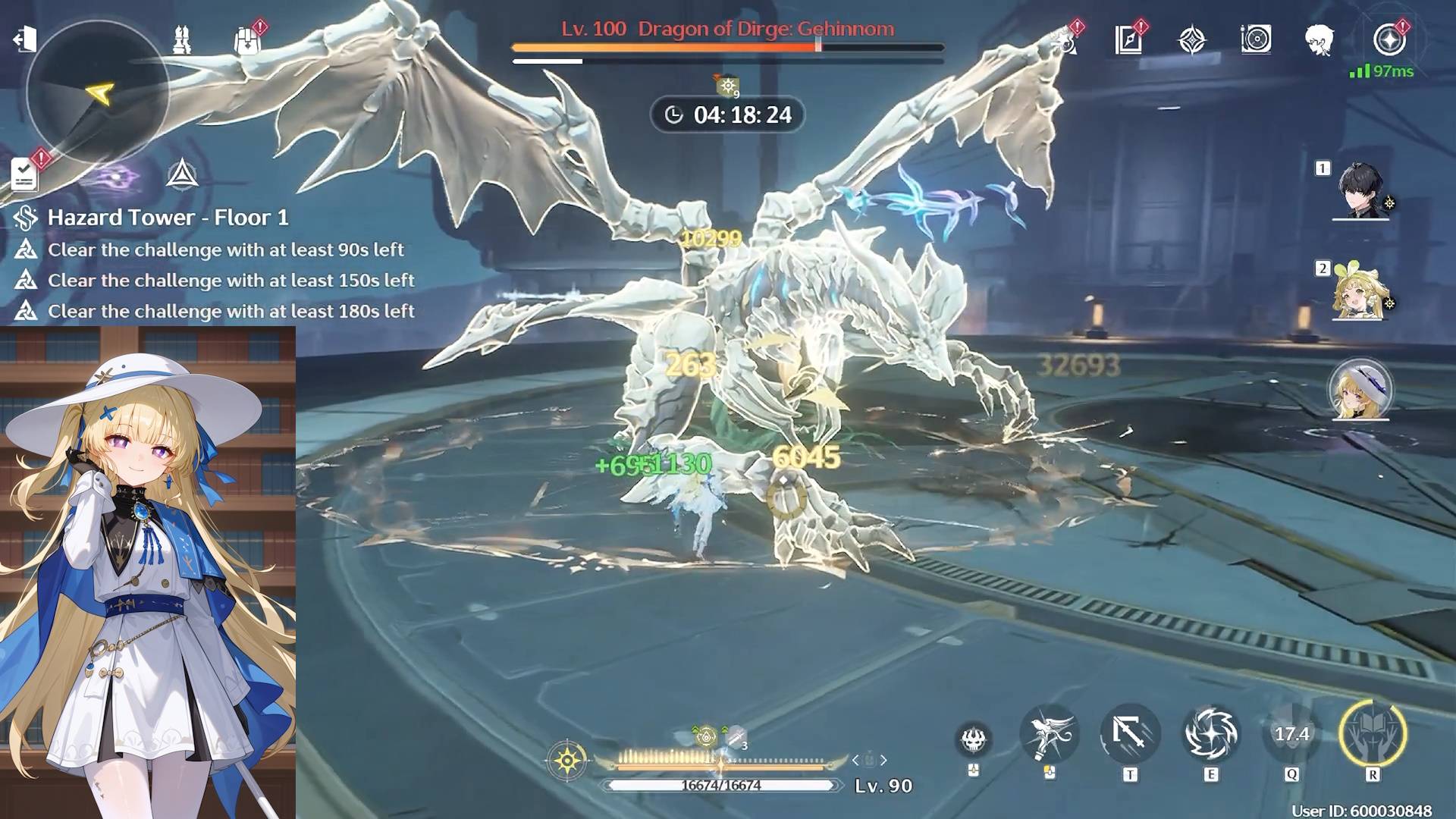The image size is (1456, 819).
Task: Activate the skull trident ability
Action: tap(974, 739)
